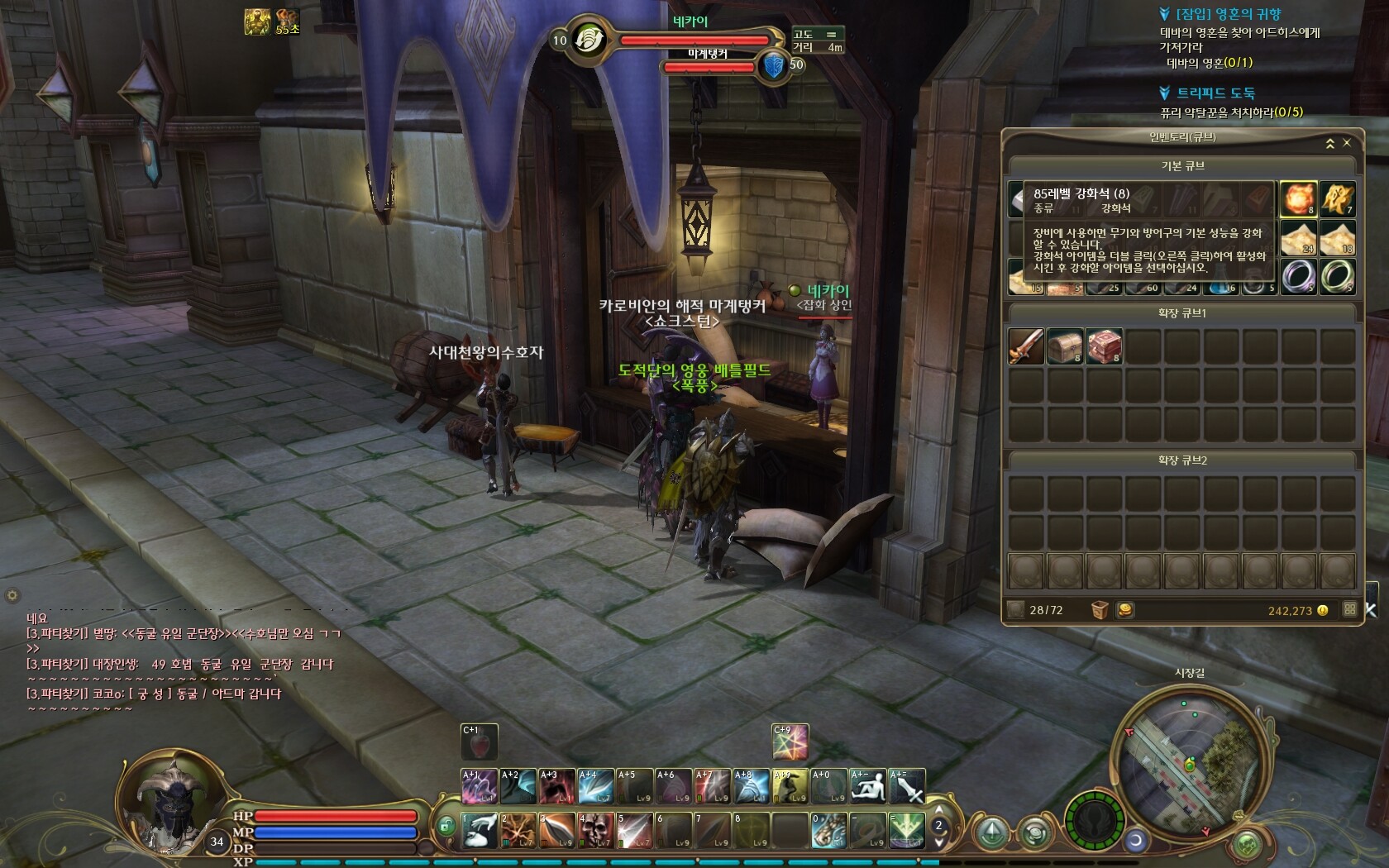Sort inventory with the grid button
This screenshot has width=1389, height=868.
click(1350, 610)
